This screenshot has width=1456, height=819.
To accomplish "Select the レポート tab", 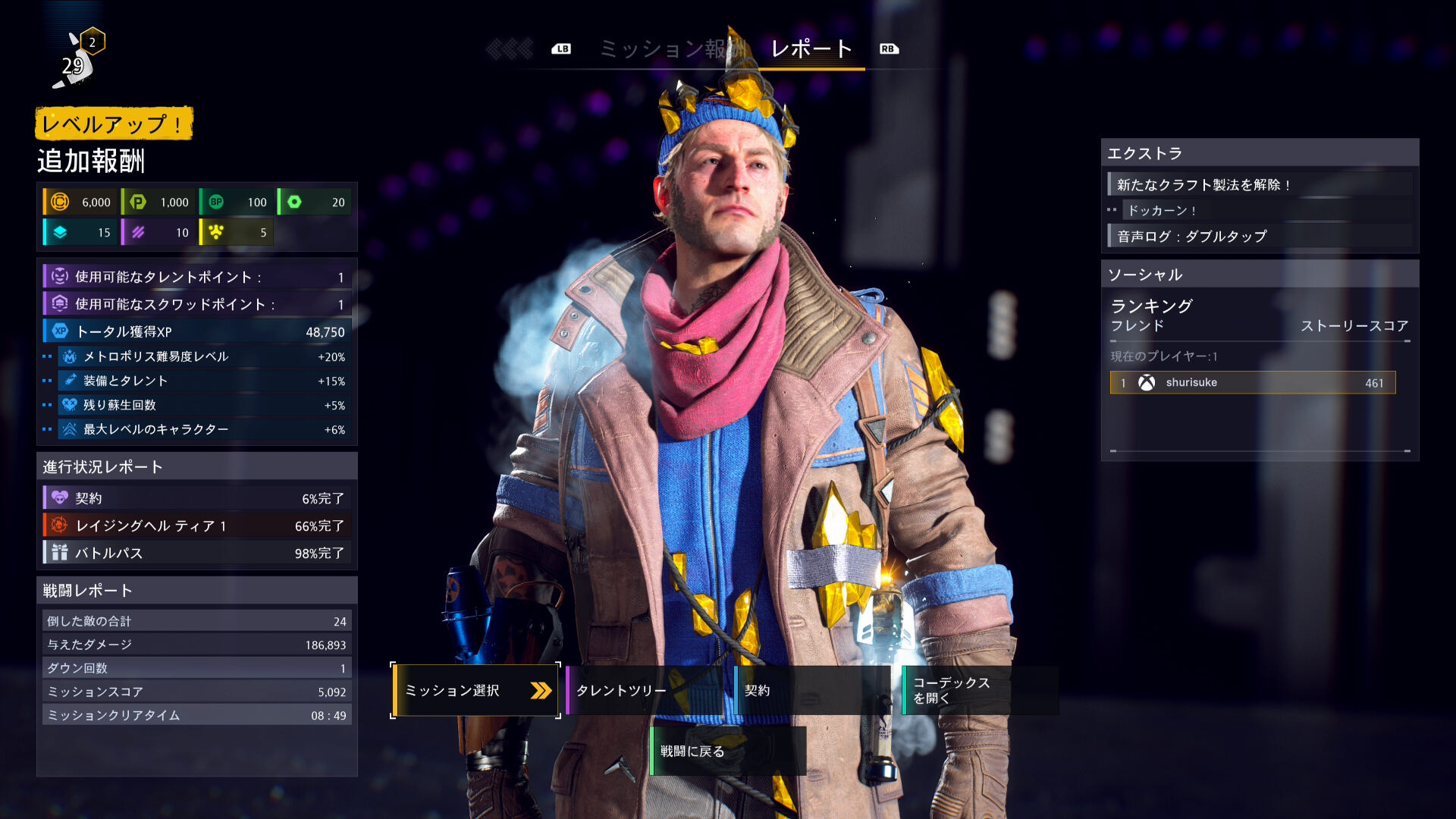I will pyautogui.click(x=811, y=49).
